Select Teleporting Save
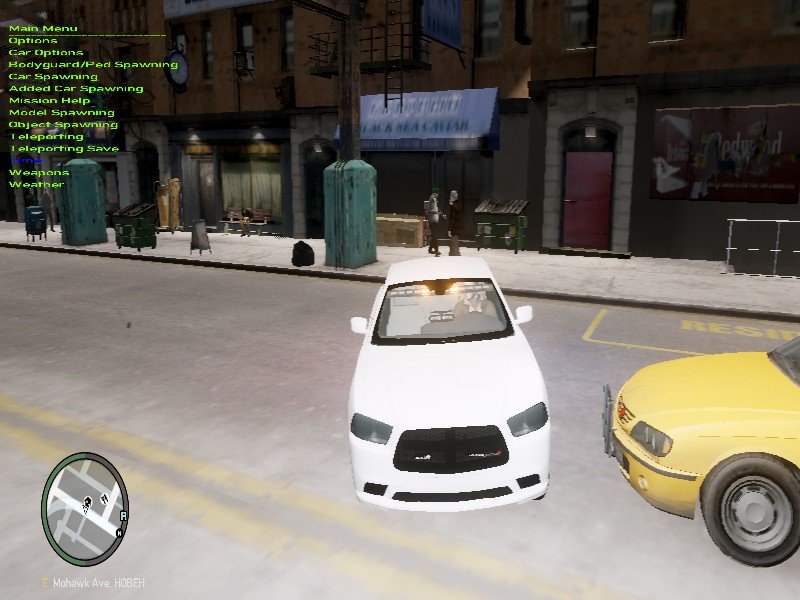The image size is (800, 600). click(x=64, y=148)
